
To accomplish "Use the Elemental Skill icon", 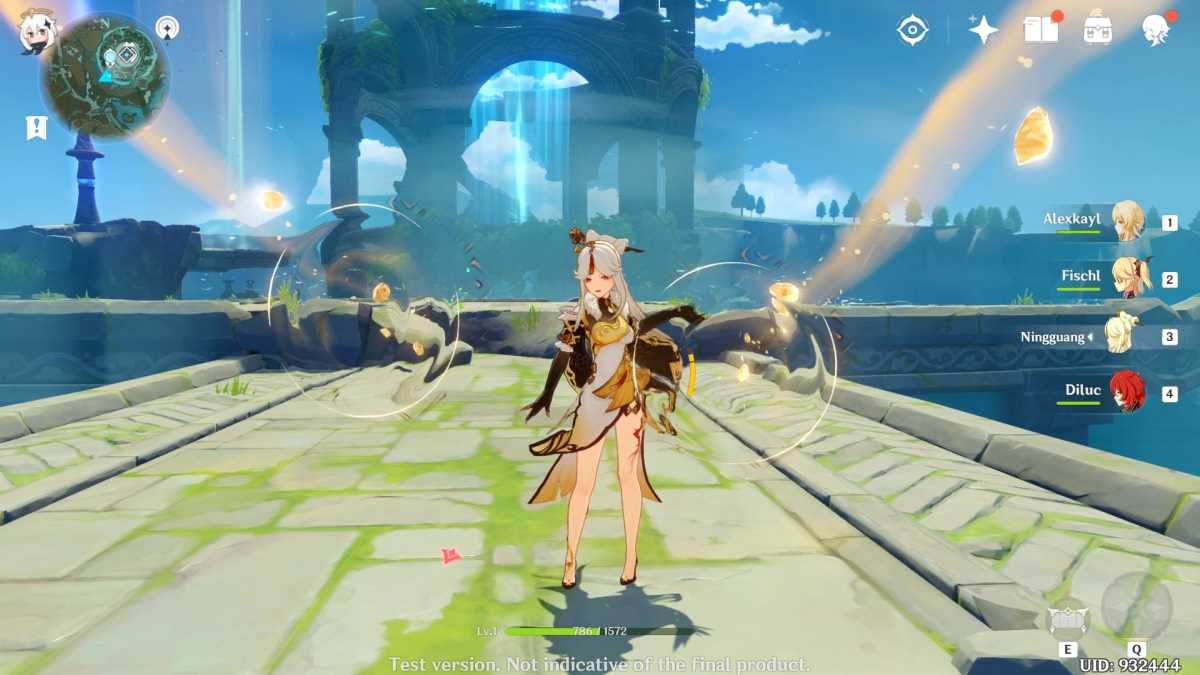I will pos(1066,621).
